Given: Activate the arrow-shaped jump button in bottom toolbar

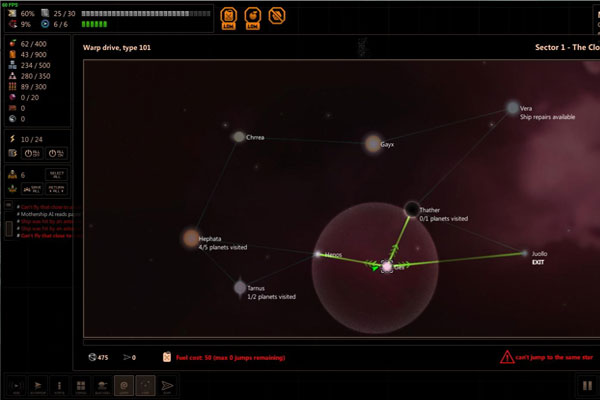Looking at the screenshot, I should (168, 384).
